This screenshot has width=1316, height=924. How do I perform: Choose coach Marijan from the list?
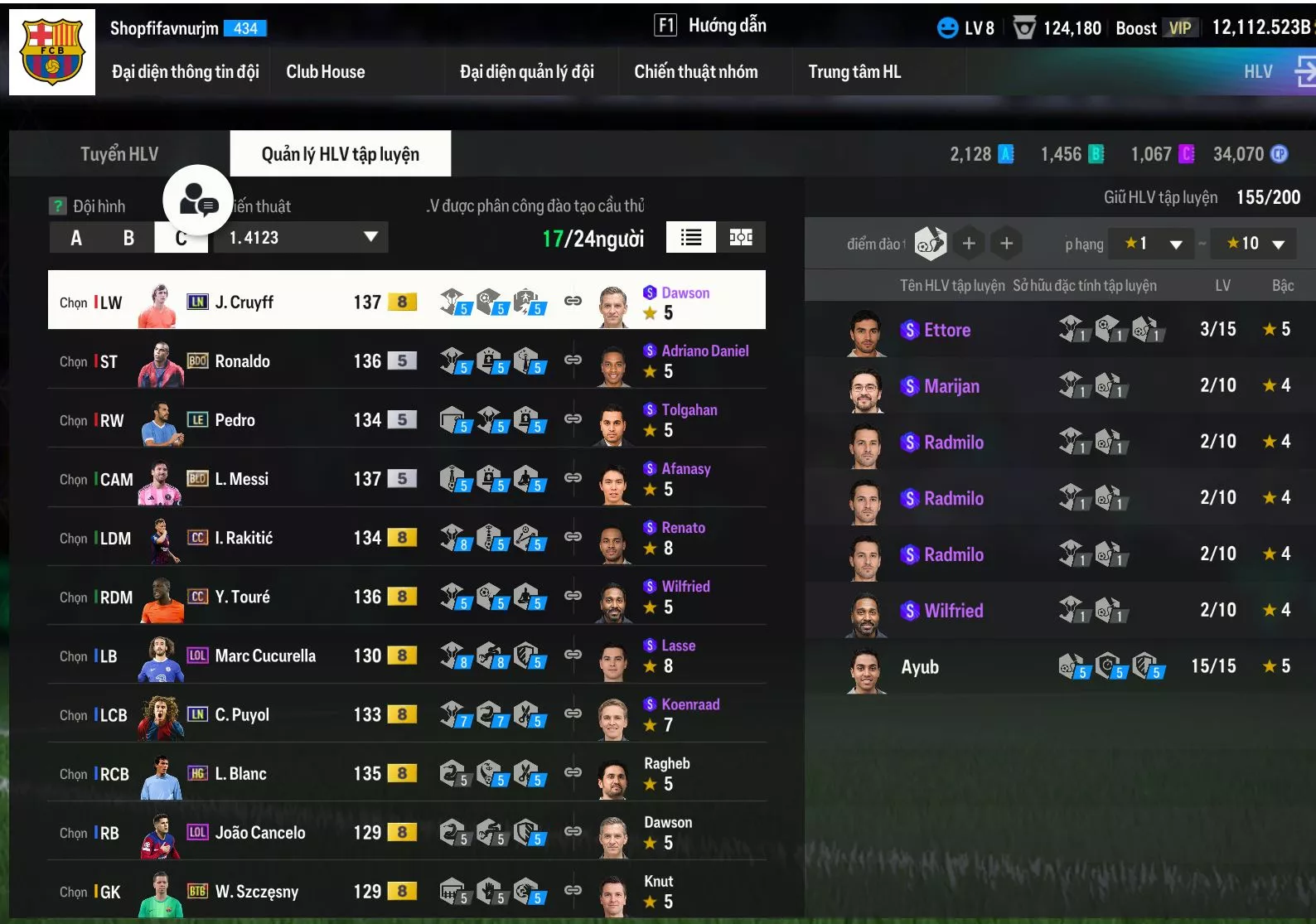tap(951, 386)
